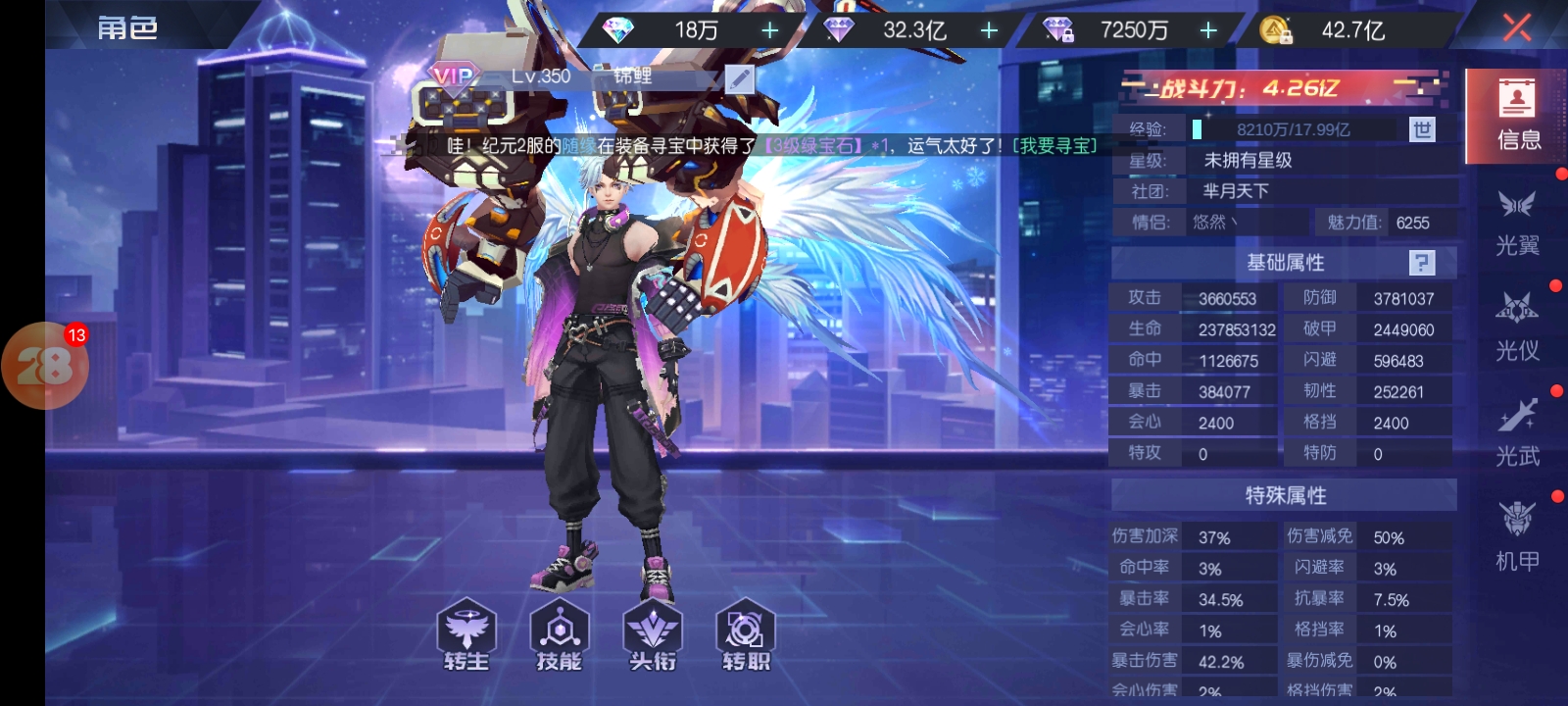1568x706 pixels.
Task: Tap the floating 28 bubble with 13 badge
Action: [x=45, y=366]
